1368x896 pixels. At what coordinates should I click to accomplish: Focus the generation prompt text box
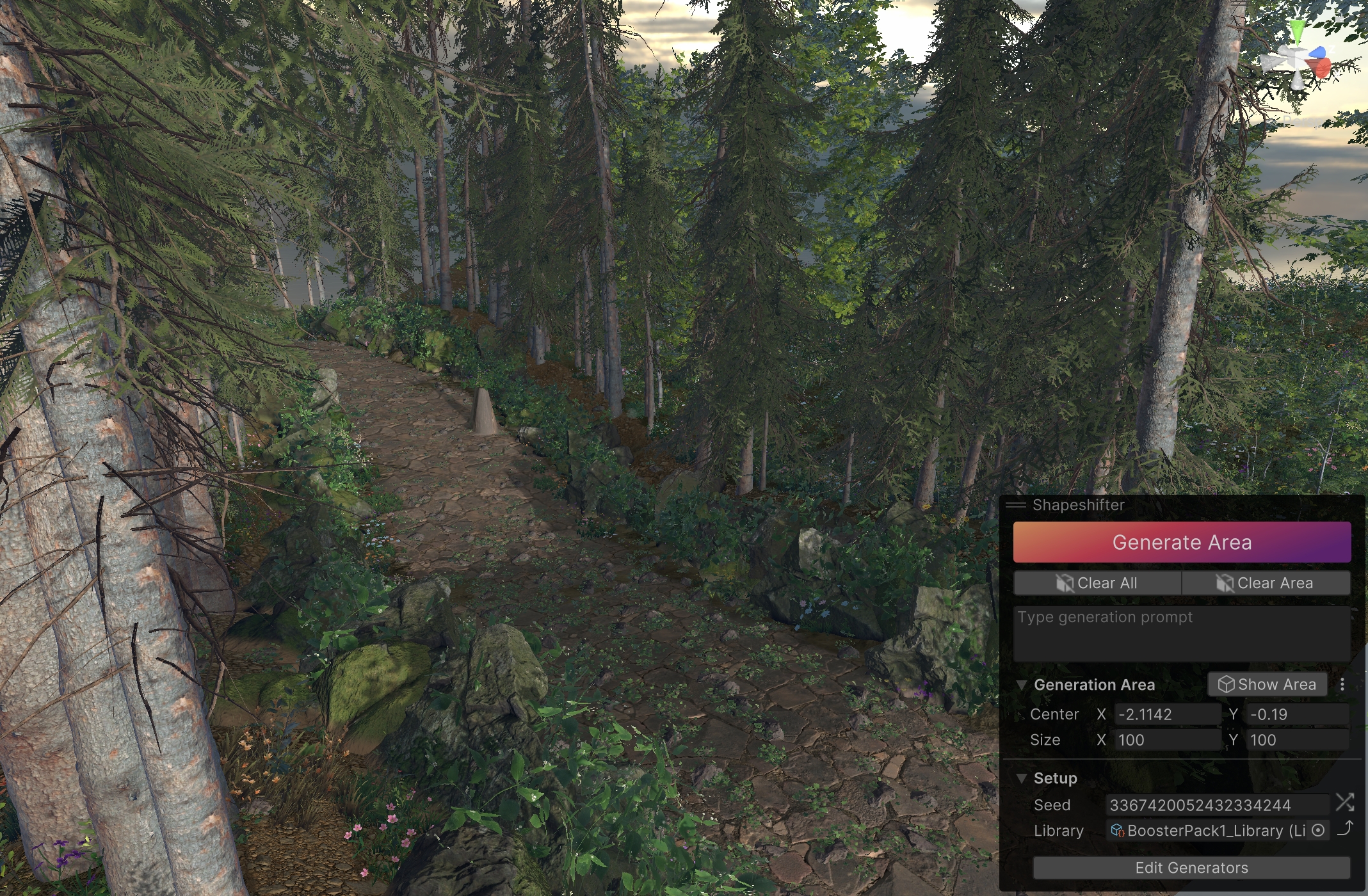point(1181,633)
